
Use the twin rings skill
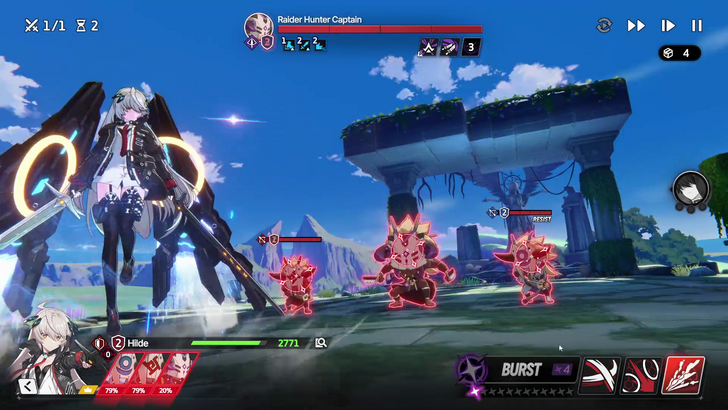point(641,375)
